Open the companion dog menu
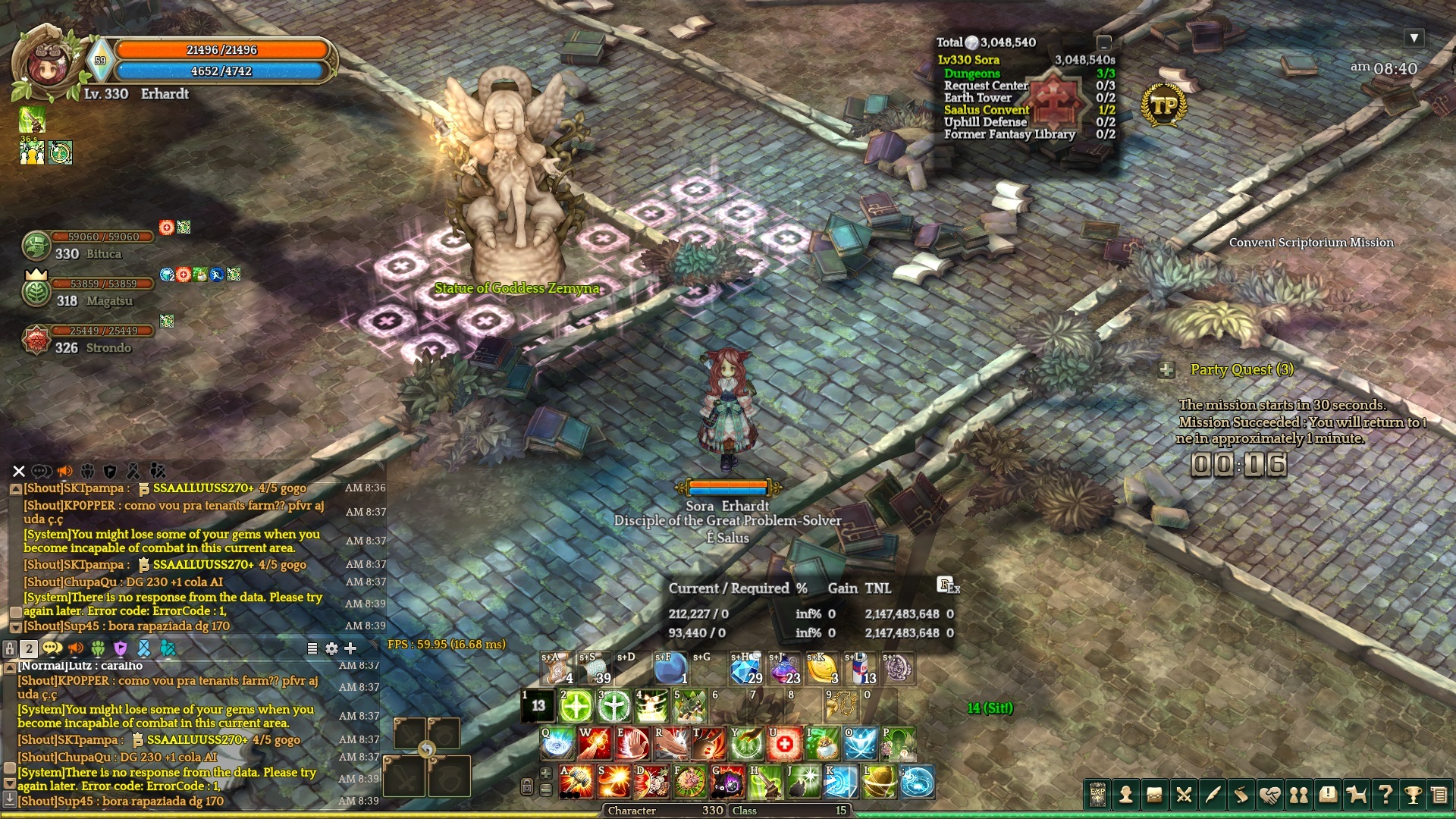The height and width of the screenshot is (819, 1456). pos(1356,795)
